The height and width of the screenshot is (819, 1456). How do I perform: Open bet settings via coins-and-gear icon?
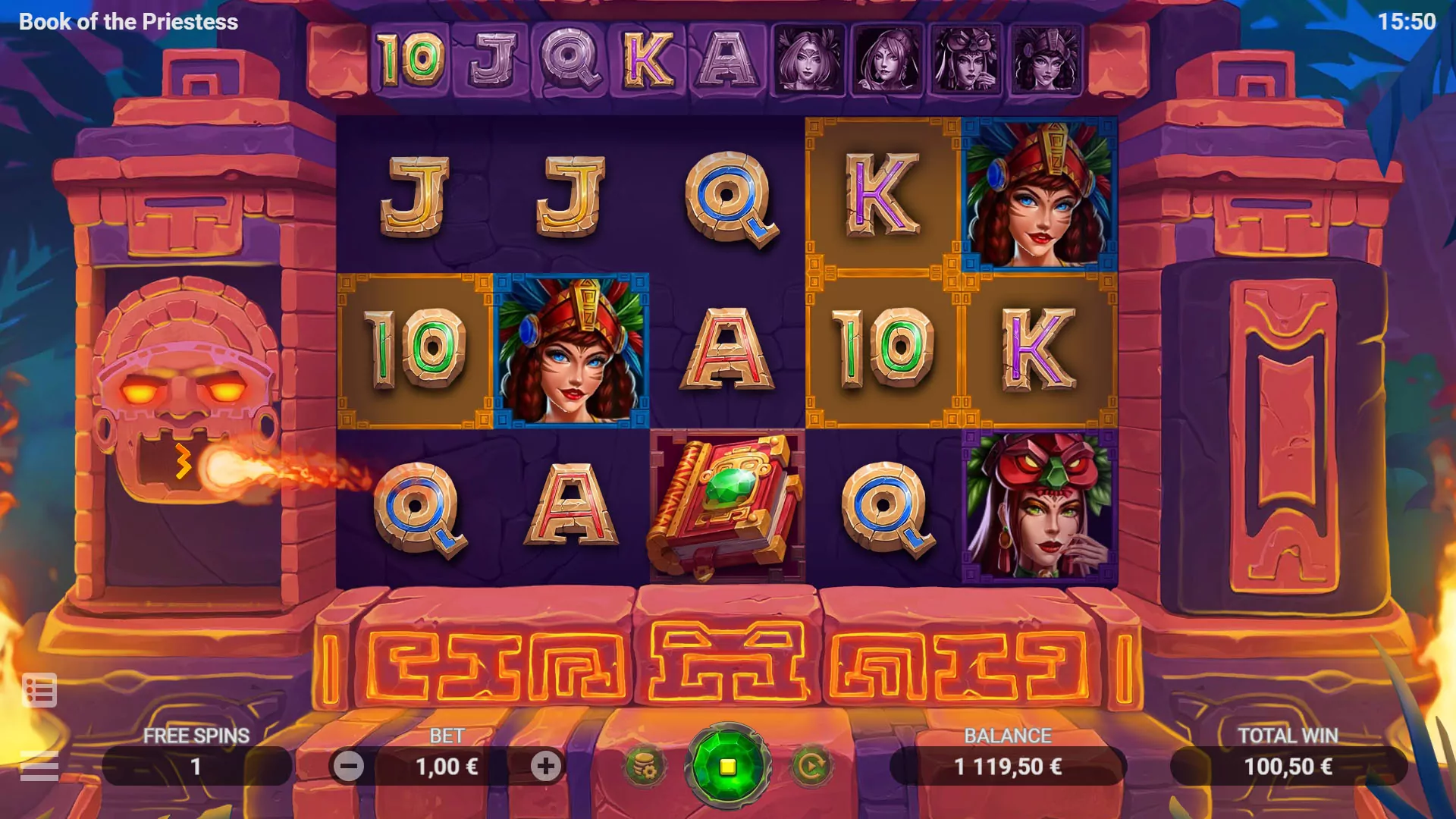coord(645,766)
